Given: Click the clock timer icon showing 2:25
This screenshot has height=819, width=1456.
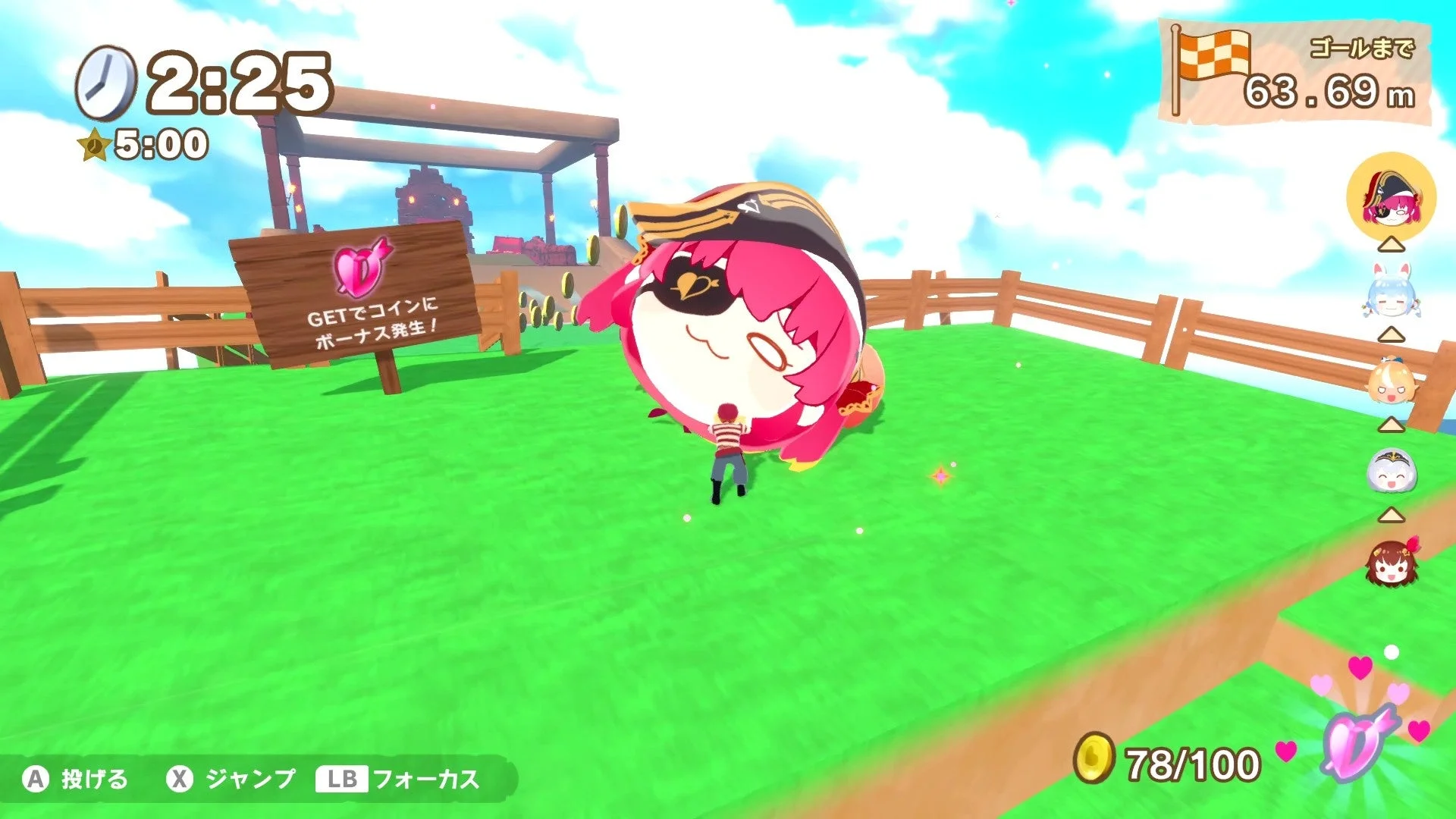Looking at the screenshot, I should pyautogui.click(x=106, y=82).
